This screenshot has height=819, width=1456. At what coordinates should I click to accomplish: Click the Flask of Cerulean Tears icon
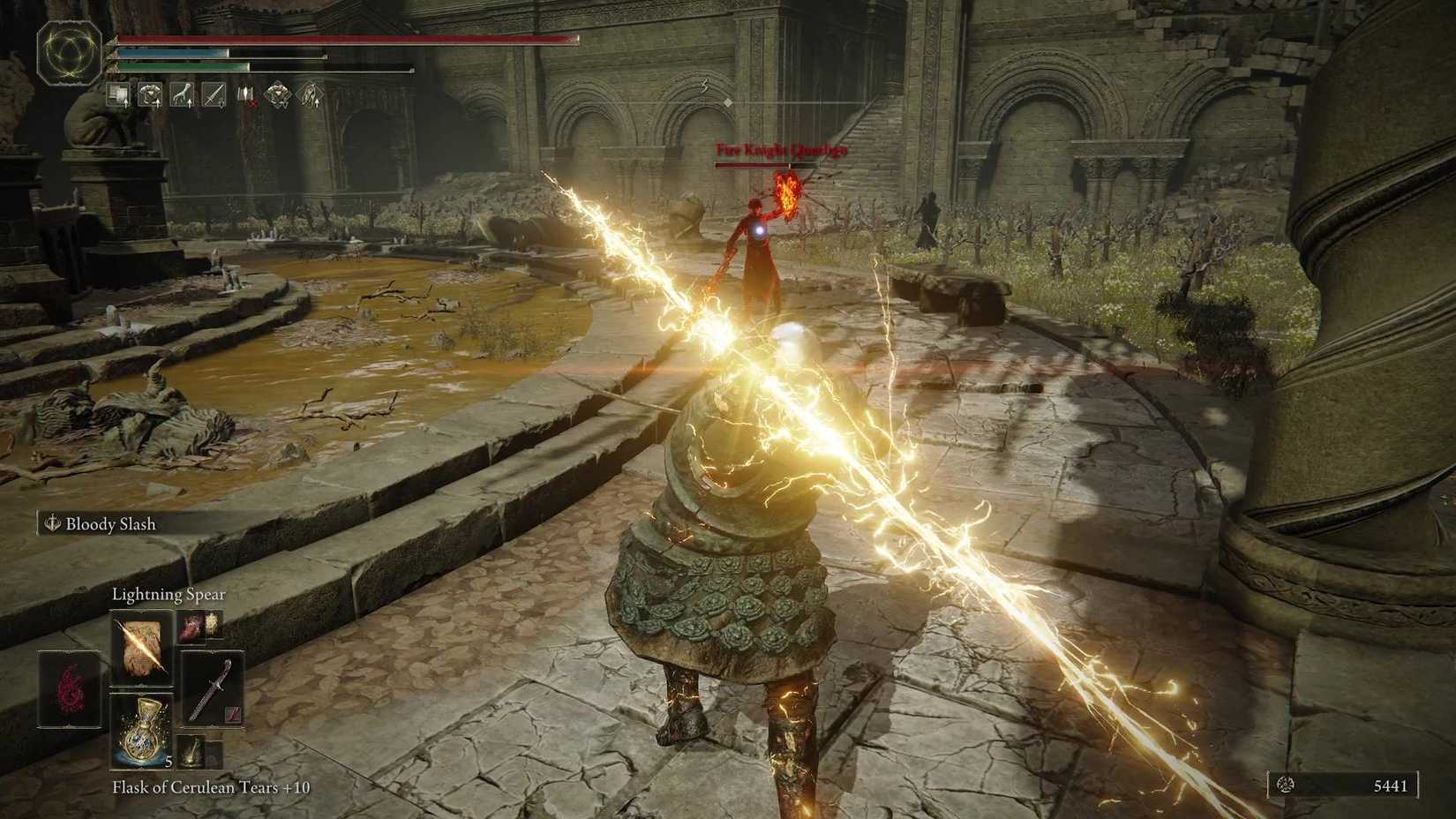click(141, 730)
